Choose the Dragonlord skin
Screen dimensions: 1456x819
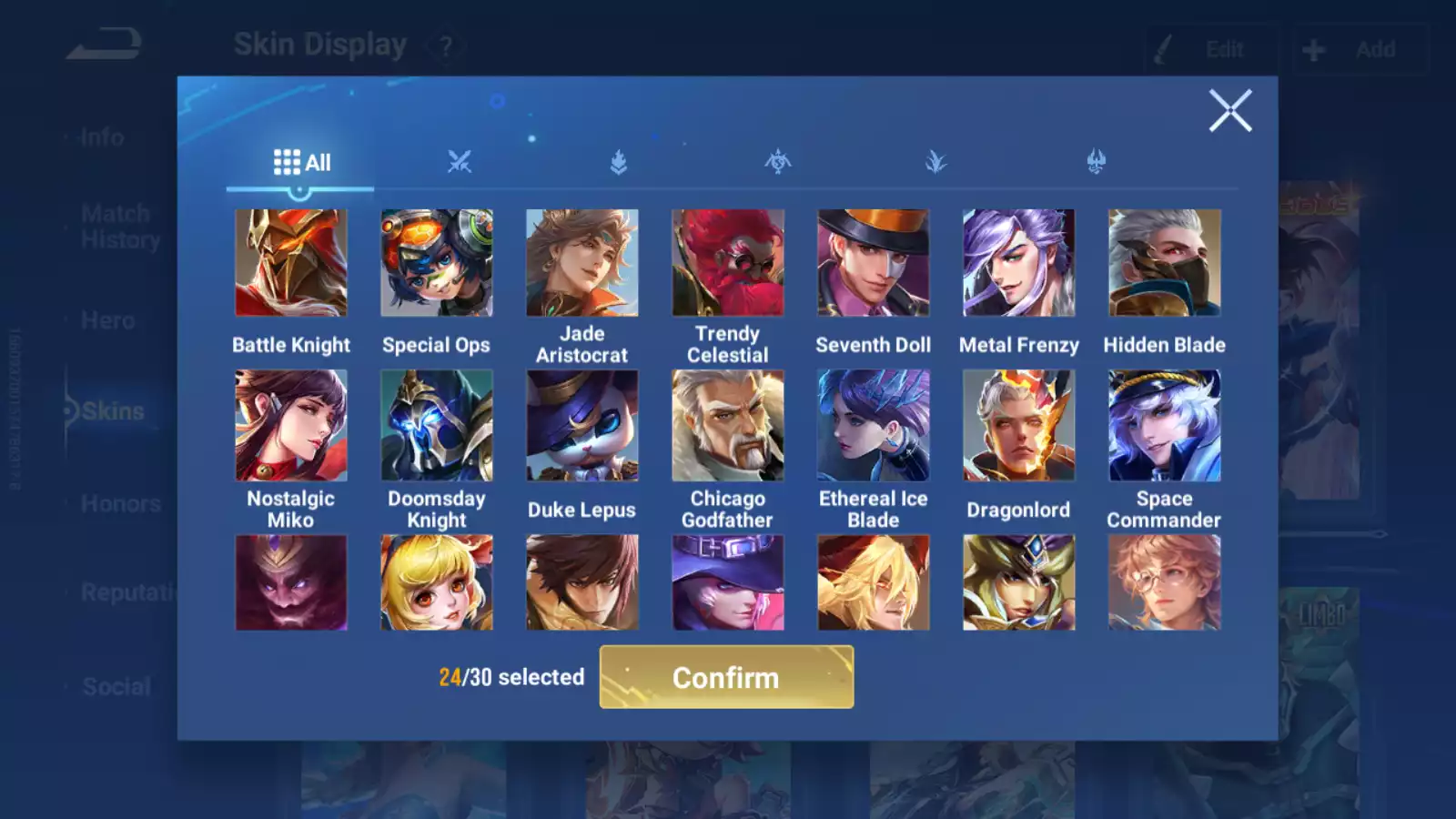coord(1019,425)
